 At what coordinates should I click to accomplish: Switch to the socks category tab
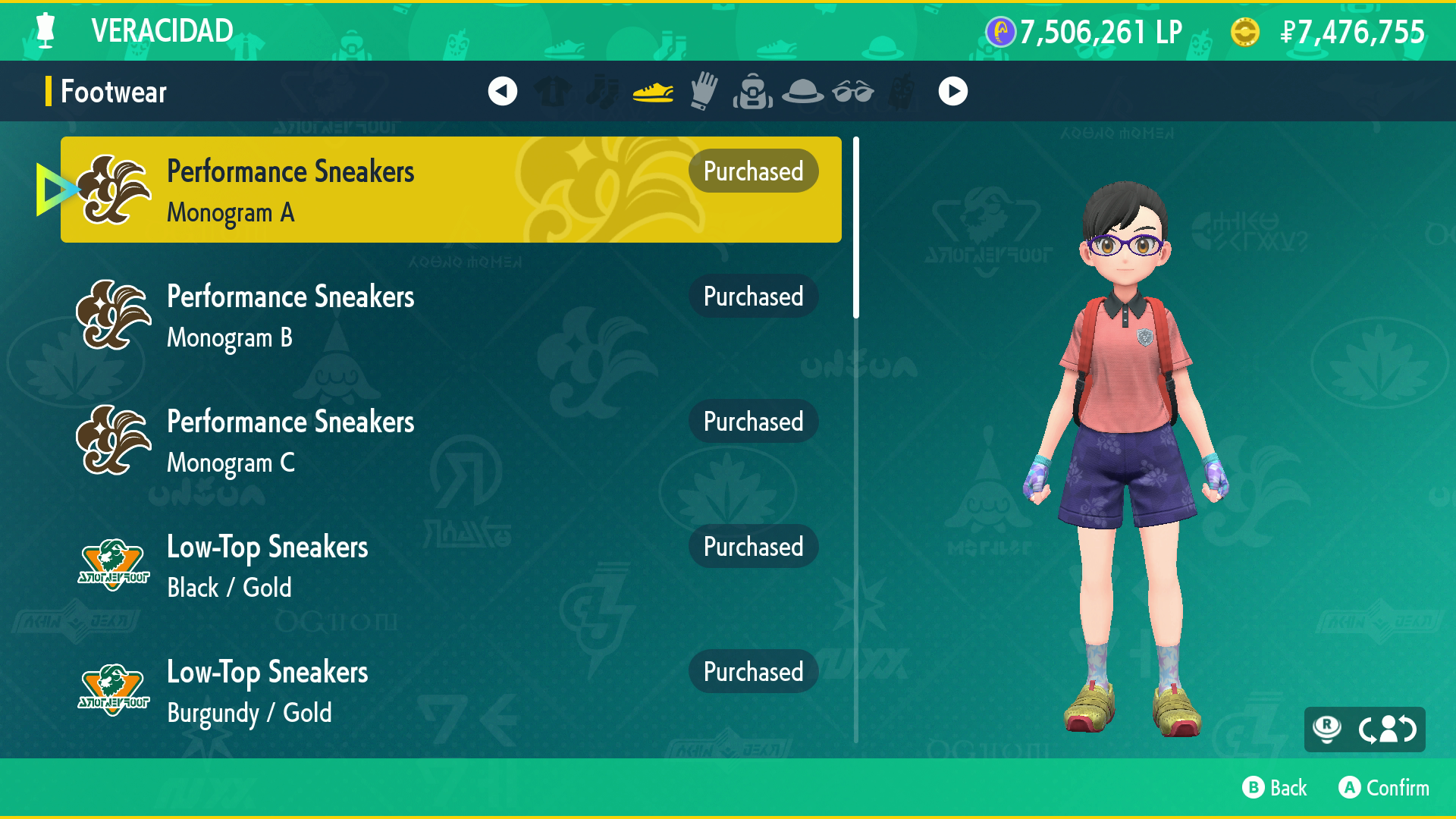[603, 92]
